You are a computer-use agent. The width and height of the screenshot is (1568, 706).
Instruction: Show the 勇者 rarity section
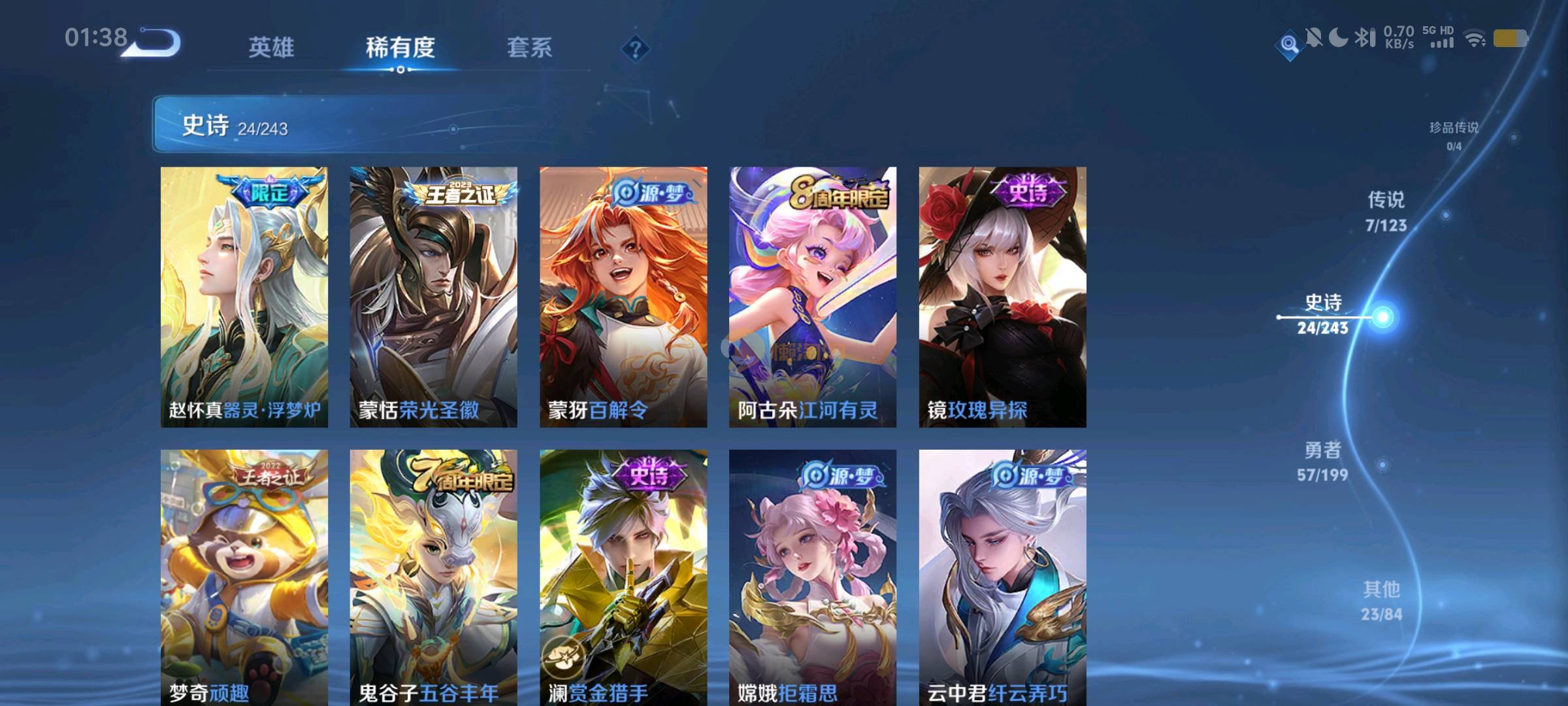click(x=1323, y=461)
